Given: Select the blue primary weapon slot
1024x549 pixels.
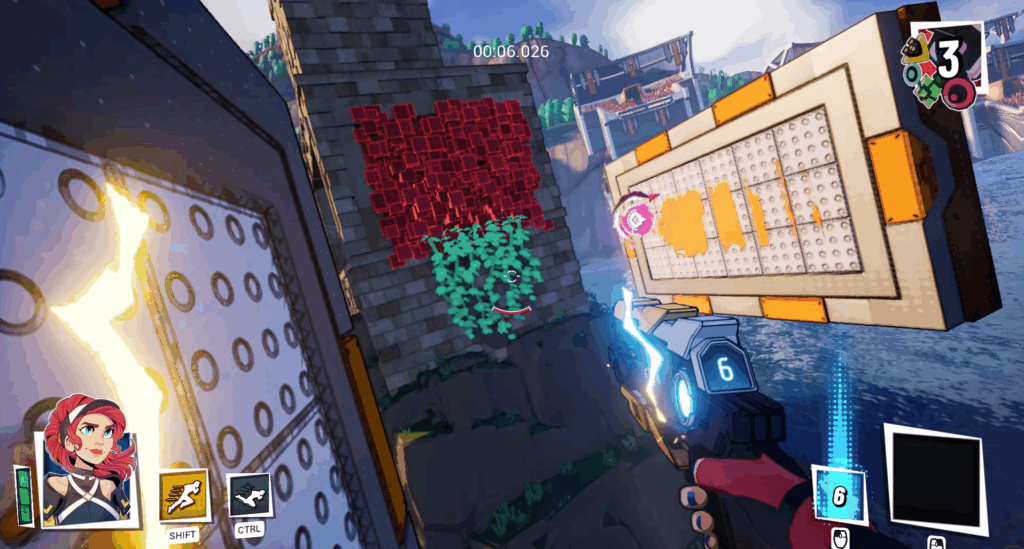Looking at the screenshot, I should [838, 494].
